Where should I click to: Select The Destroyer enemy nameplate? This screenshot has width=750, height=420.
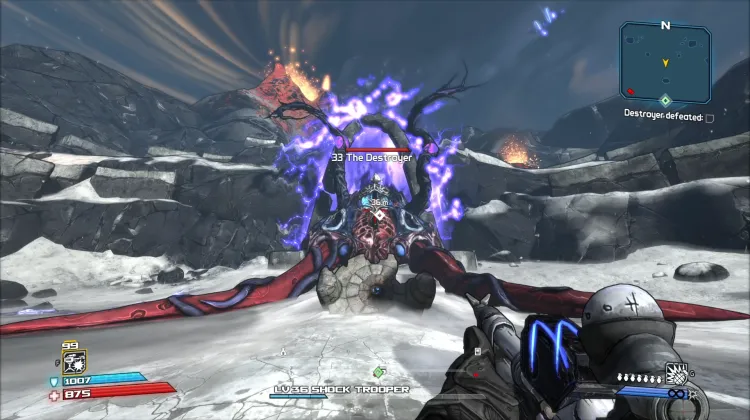(373, 158)
